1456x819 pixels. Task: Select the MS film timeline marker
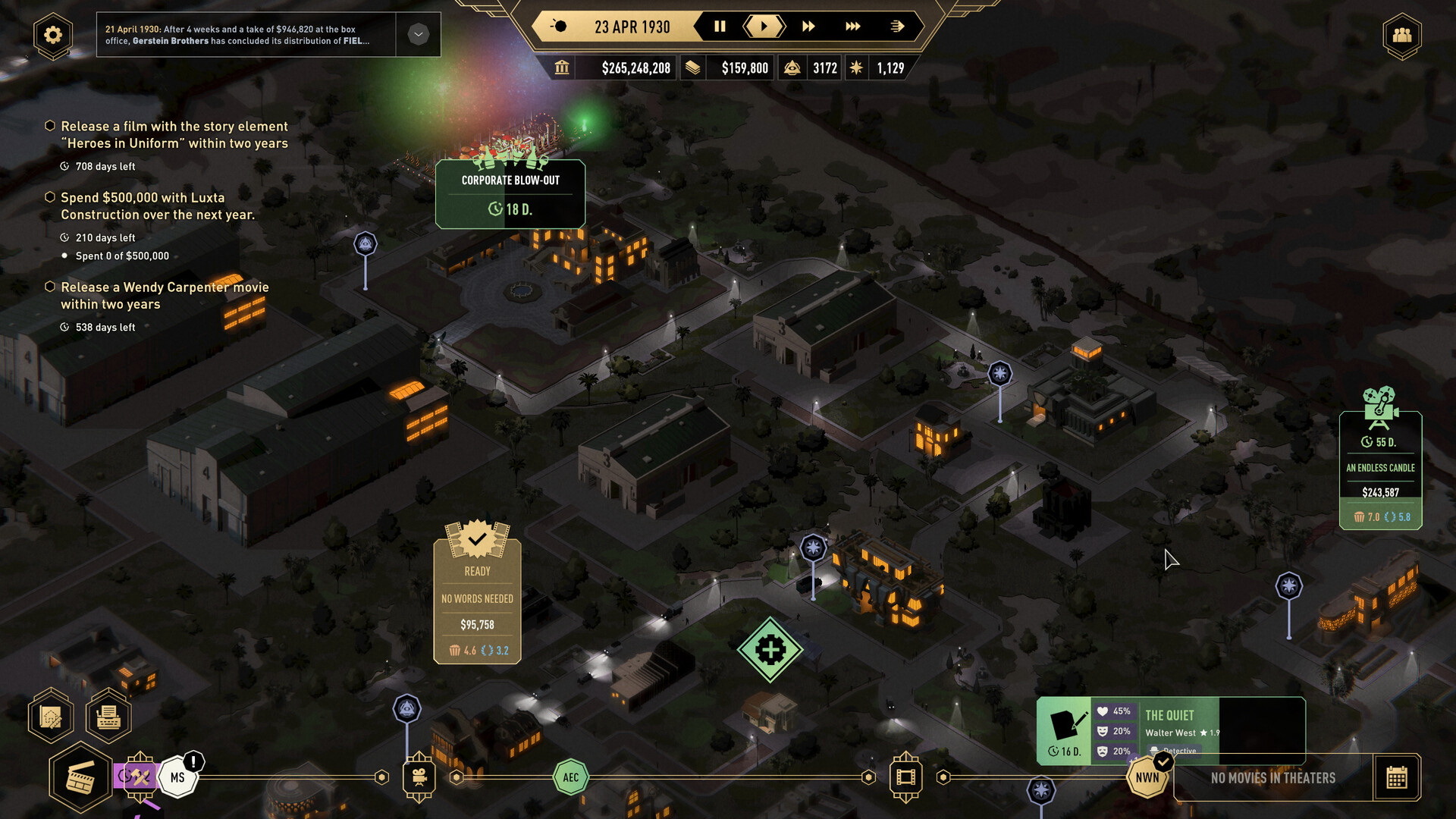177,777
